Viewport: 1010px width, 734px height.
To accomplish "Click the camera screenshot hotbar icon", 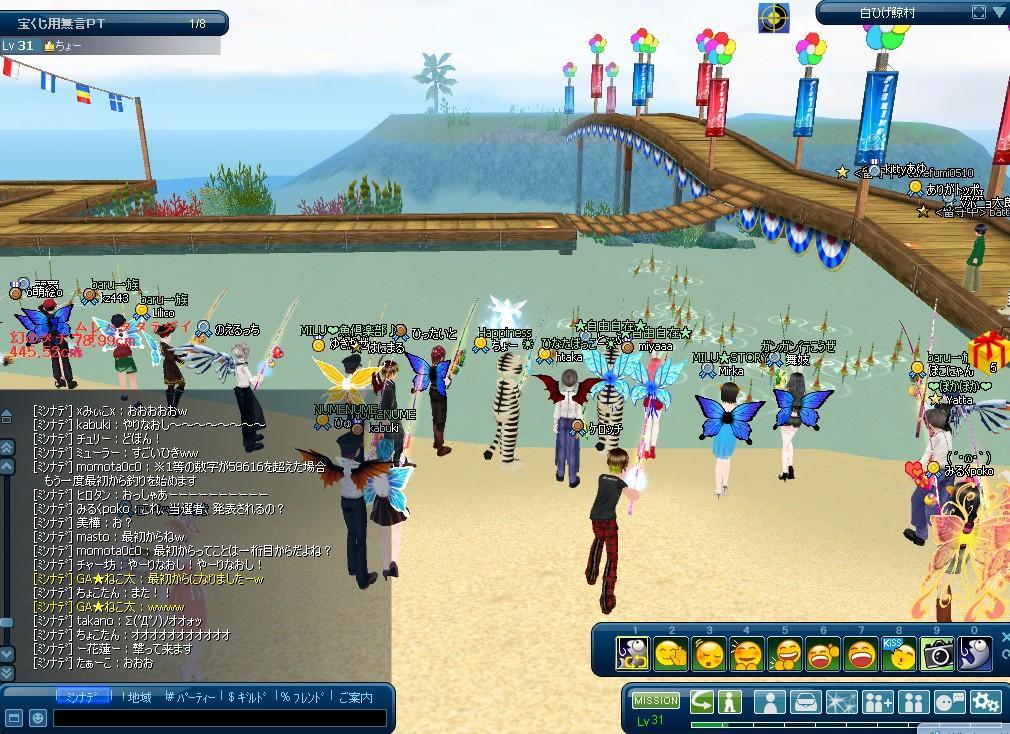I will (936, 654).
